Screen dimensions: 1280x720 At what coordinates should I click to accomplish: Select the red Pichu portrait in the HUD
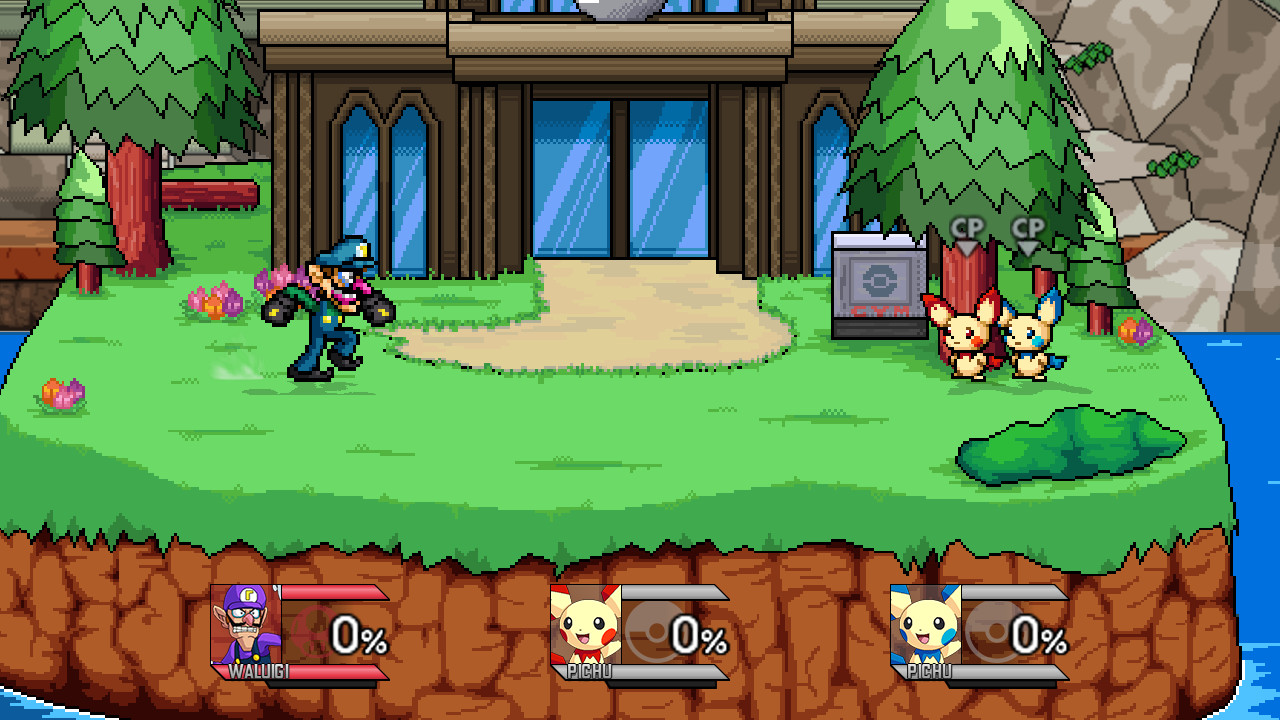point(586,625)
